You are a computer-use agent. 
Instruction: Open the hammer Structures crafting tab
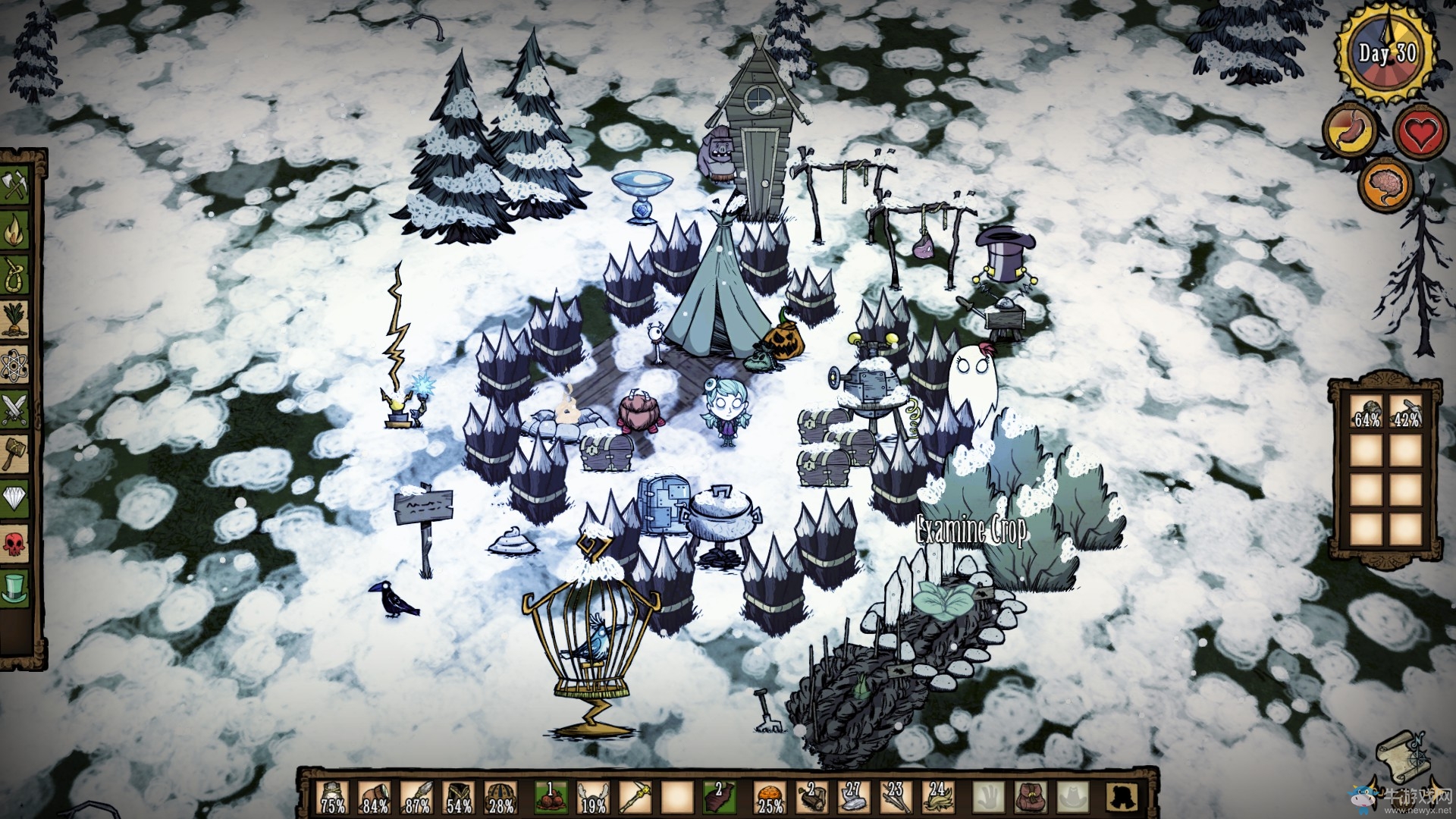[x=16, y=453]
